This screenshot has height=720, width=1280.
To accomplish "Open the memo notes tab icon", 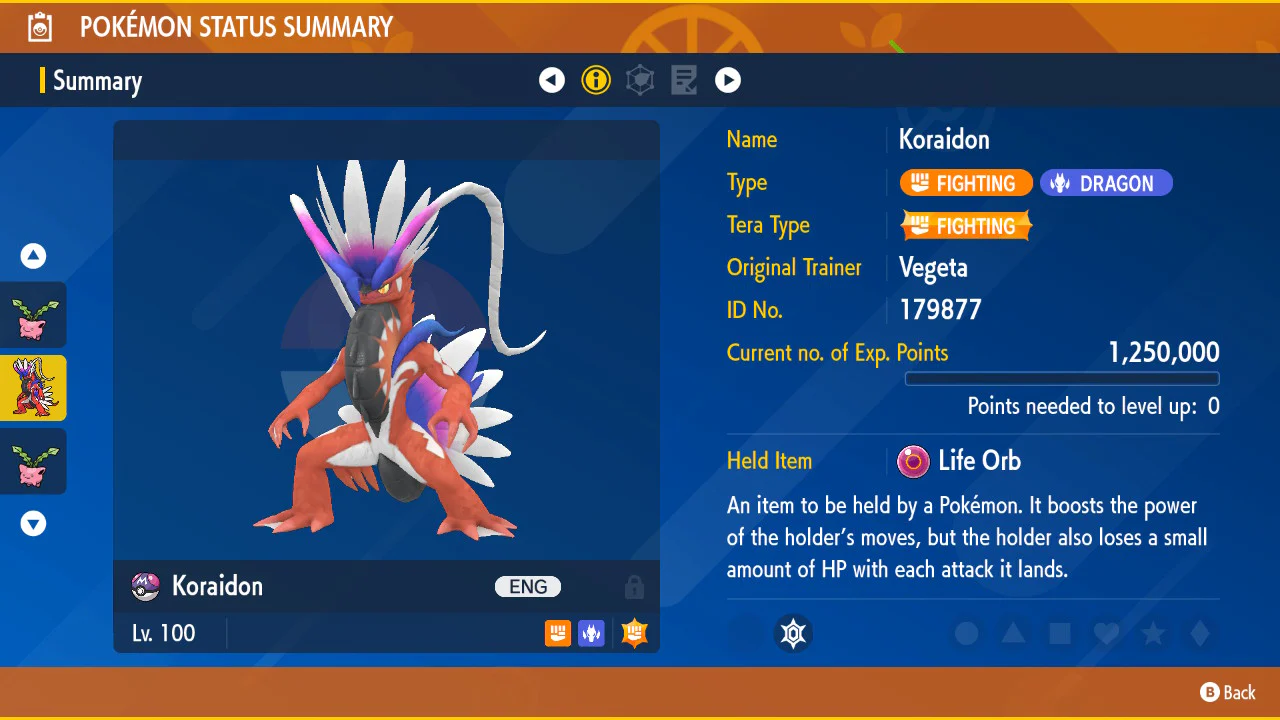I will pos(684,80).
